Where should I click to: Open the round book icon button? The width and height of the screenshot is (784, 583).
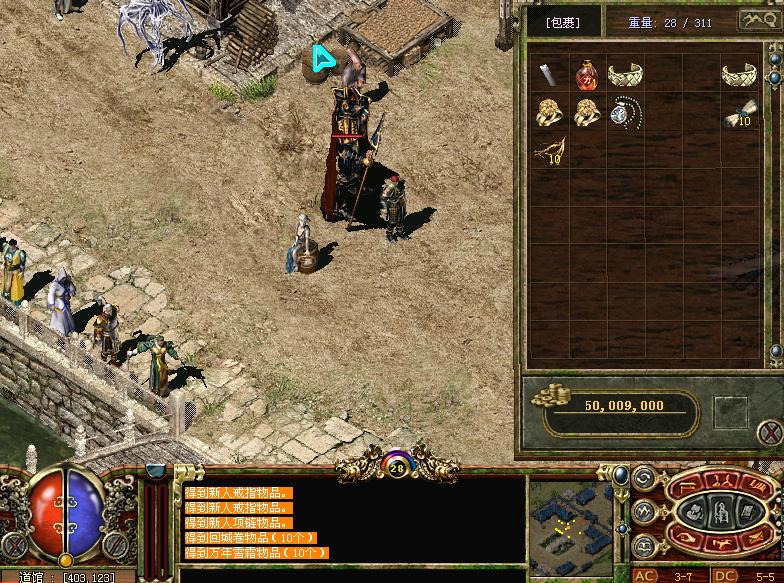point(645,547)
